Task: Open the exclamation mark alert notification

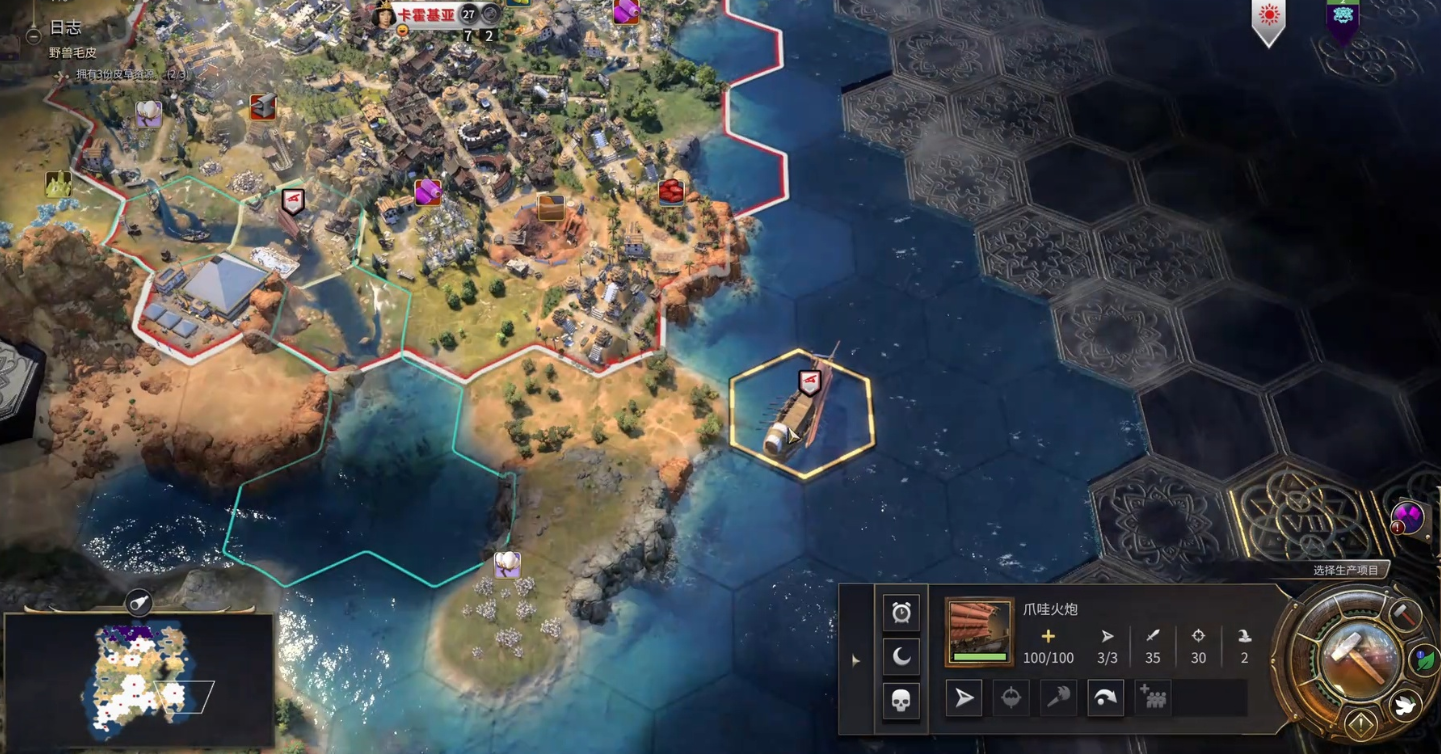Action: click(1361, 724)
